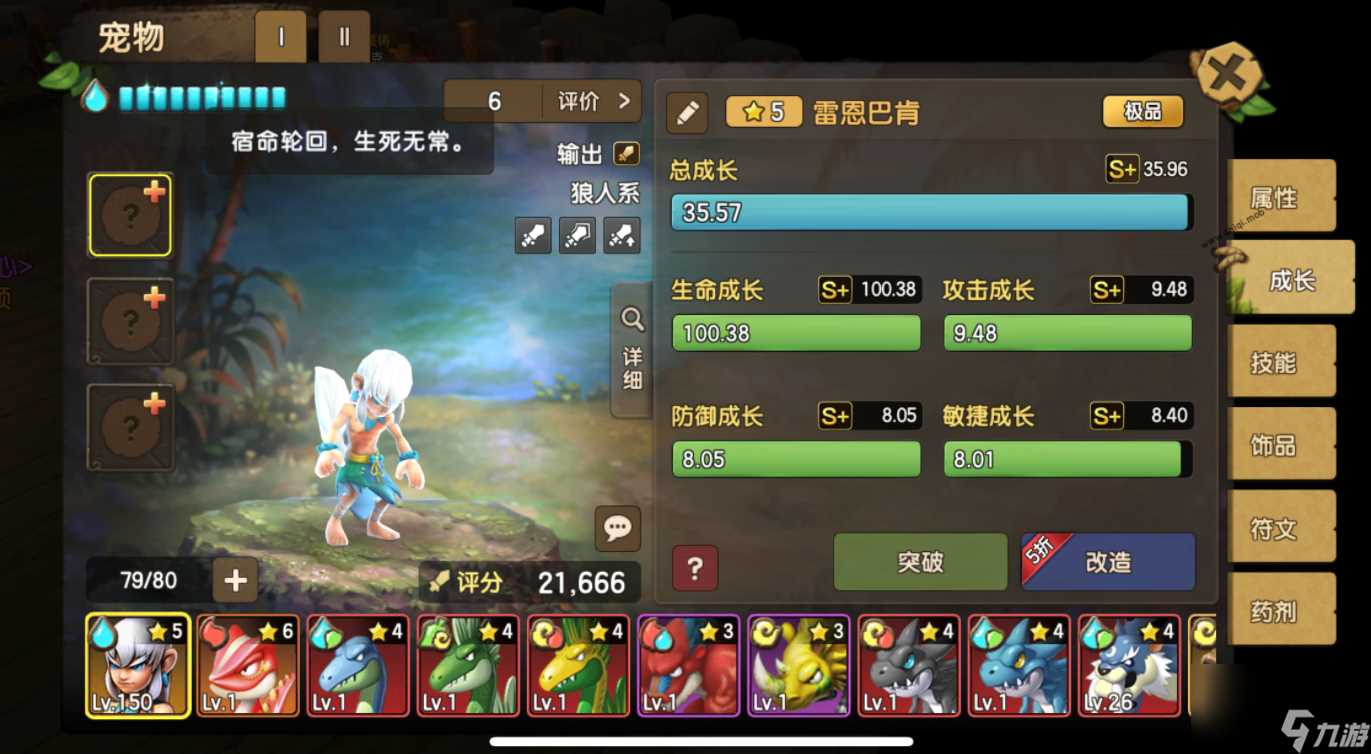
Task: Select the middle shield-attack icon under 狼人系
Action: [x=577, y=236]
